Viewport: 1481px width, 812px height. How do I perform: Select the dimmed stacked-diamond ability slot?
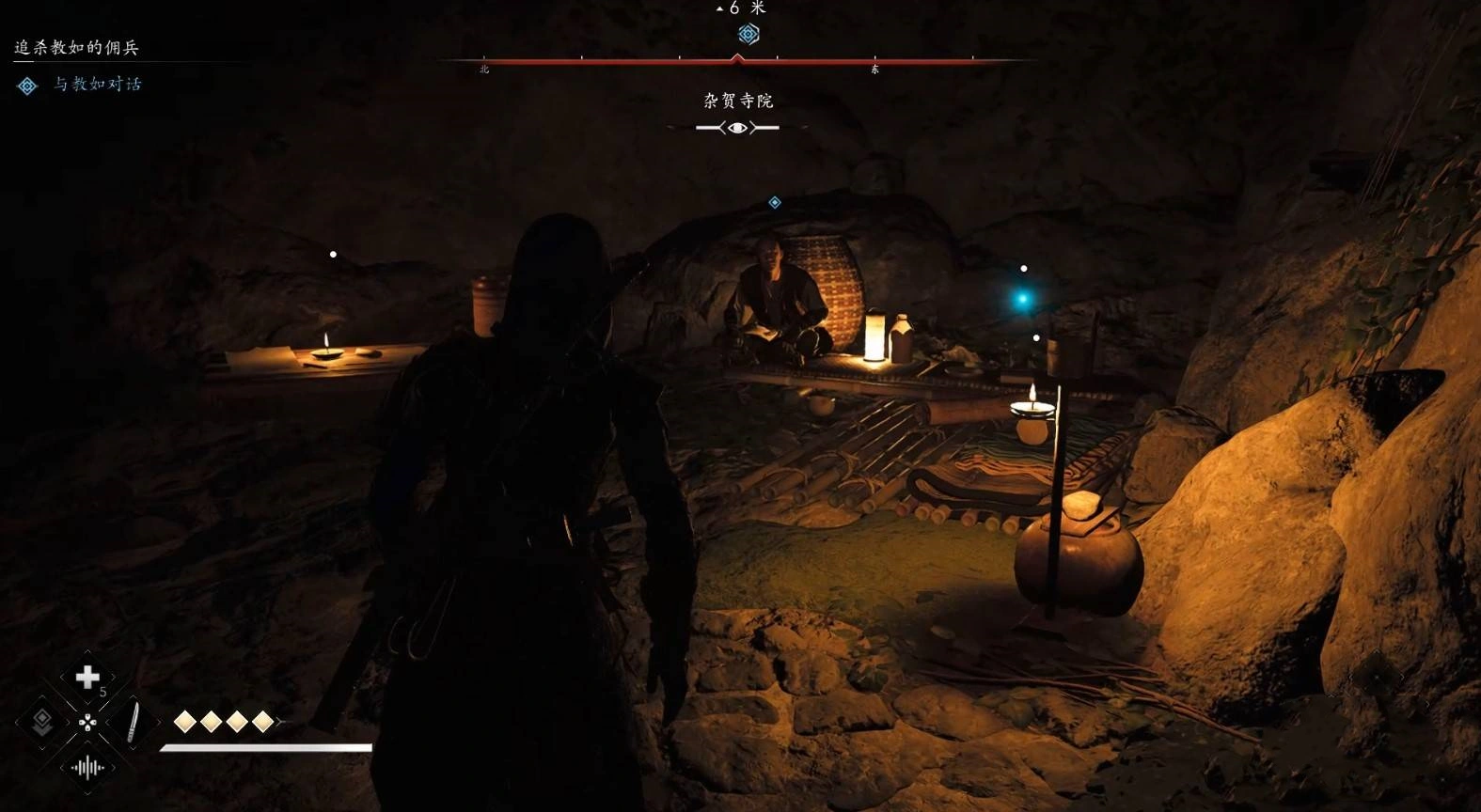point(42,722)
